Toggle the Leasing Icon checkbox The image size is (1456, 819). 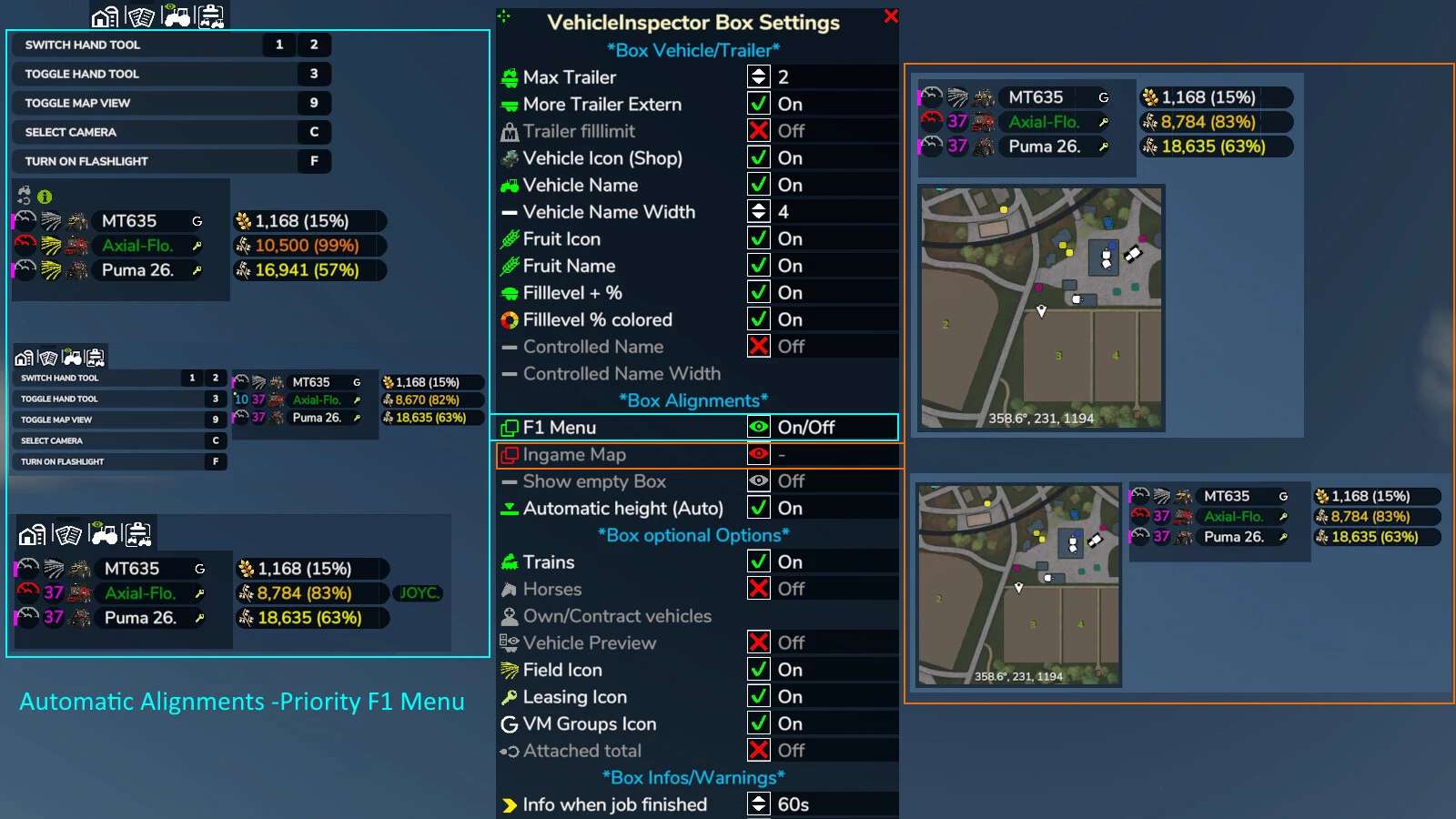[759, 697]
